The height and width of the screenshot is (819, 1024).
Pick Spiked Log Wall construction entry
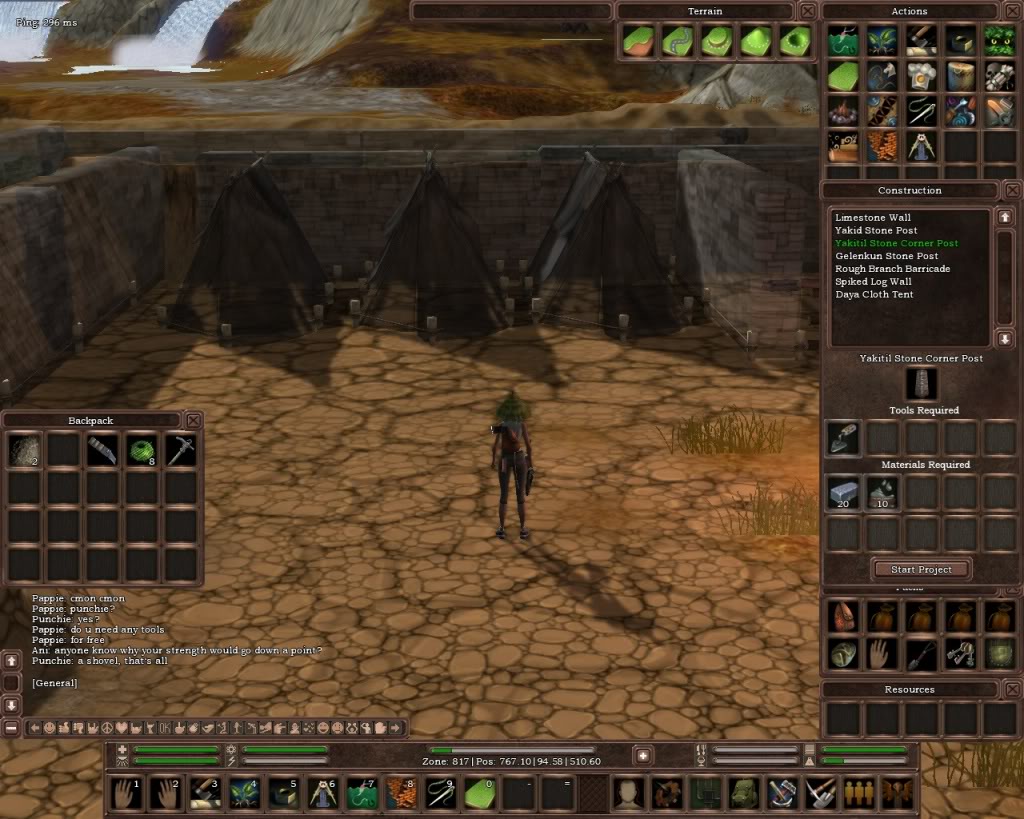[x=873, y=282]
